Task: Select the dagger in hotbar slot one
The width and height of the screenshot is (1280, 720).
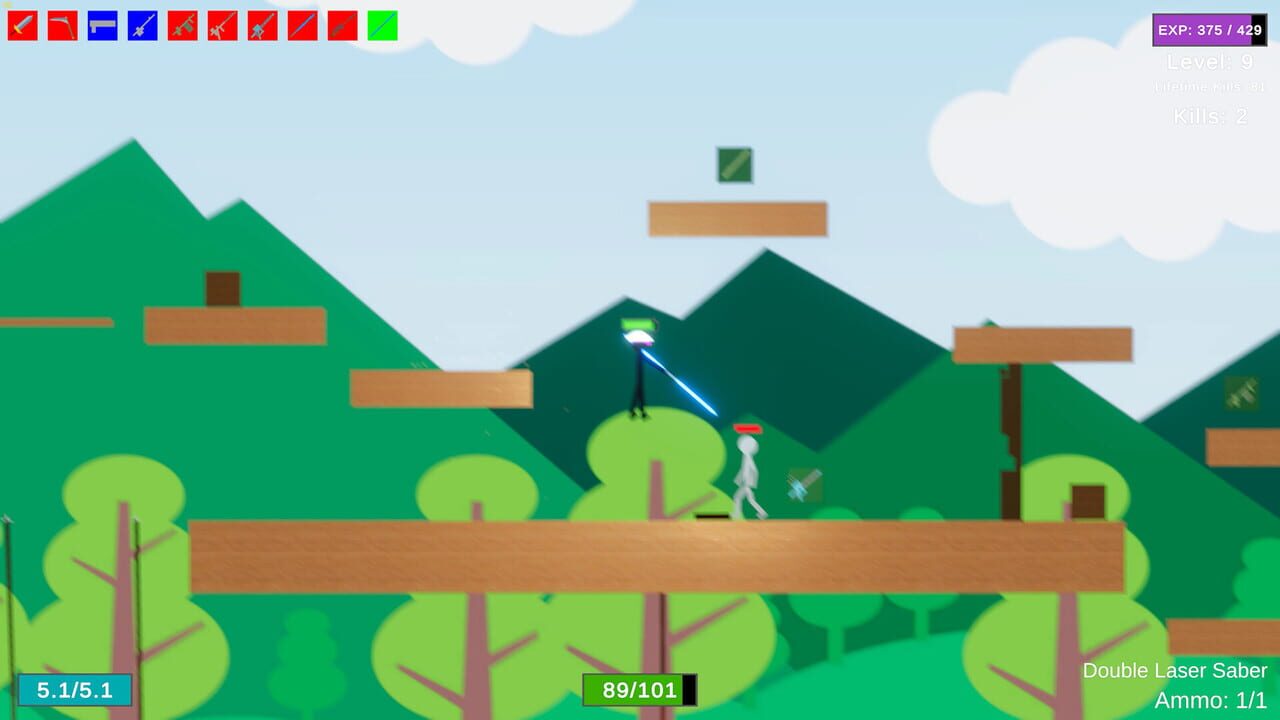Action: tap(22, 27)
